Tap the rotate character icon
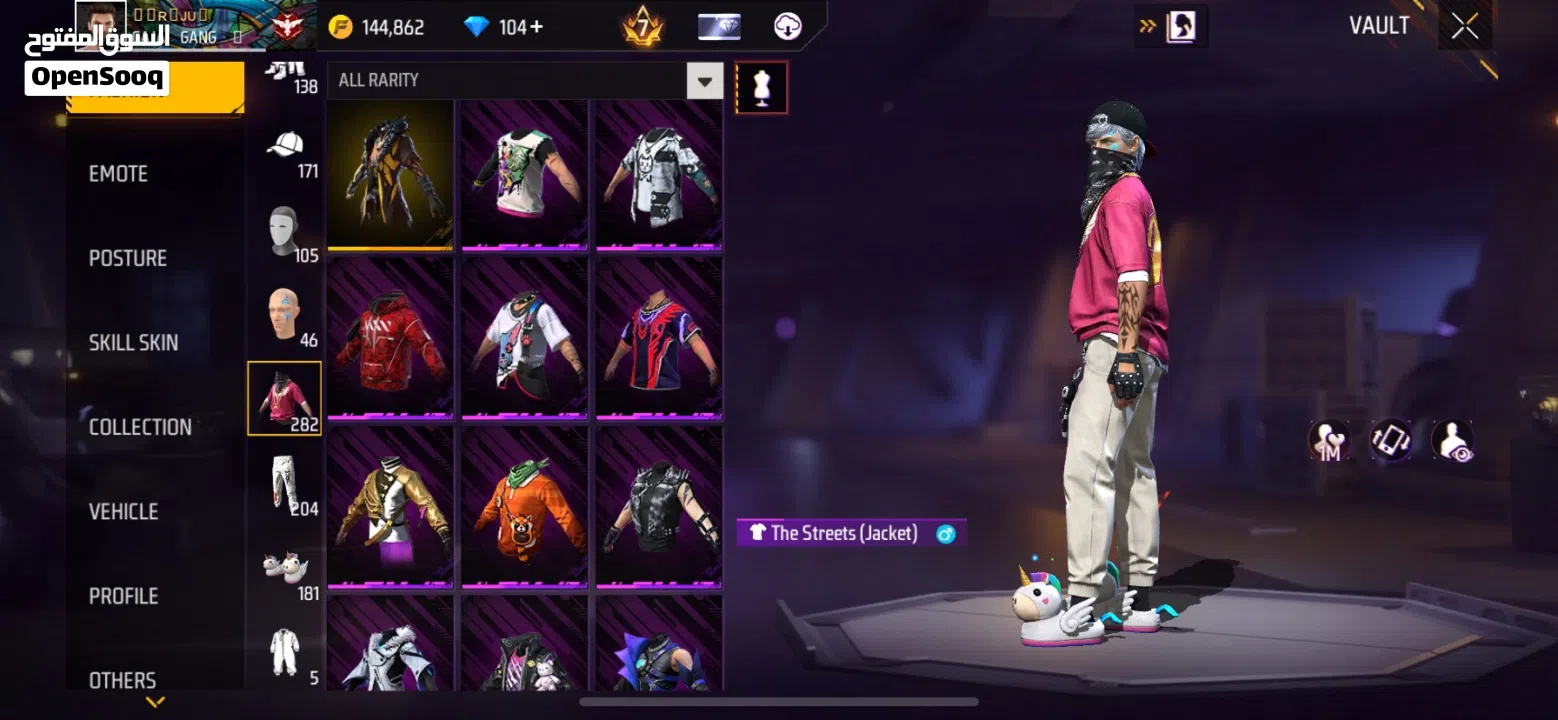Screen dimensions: 1558x720 (1393, 440)
